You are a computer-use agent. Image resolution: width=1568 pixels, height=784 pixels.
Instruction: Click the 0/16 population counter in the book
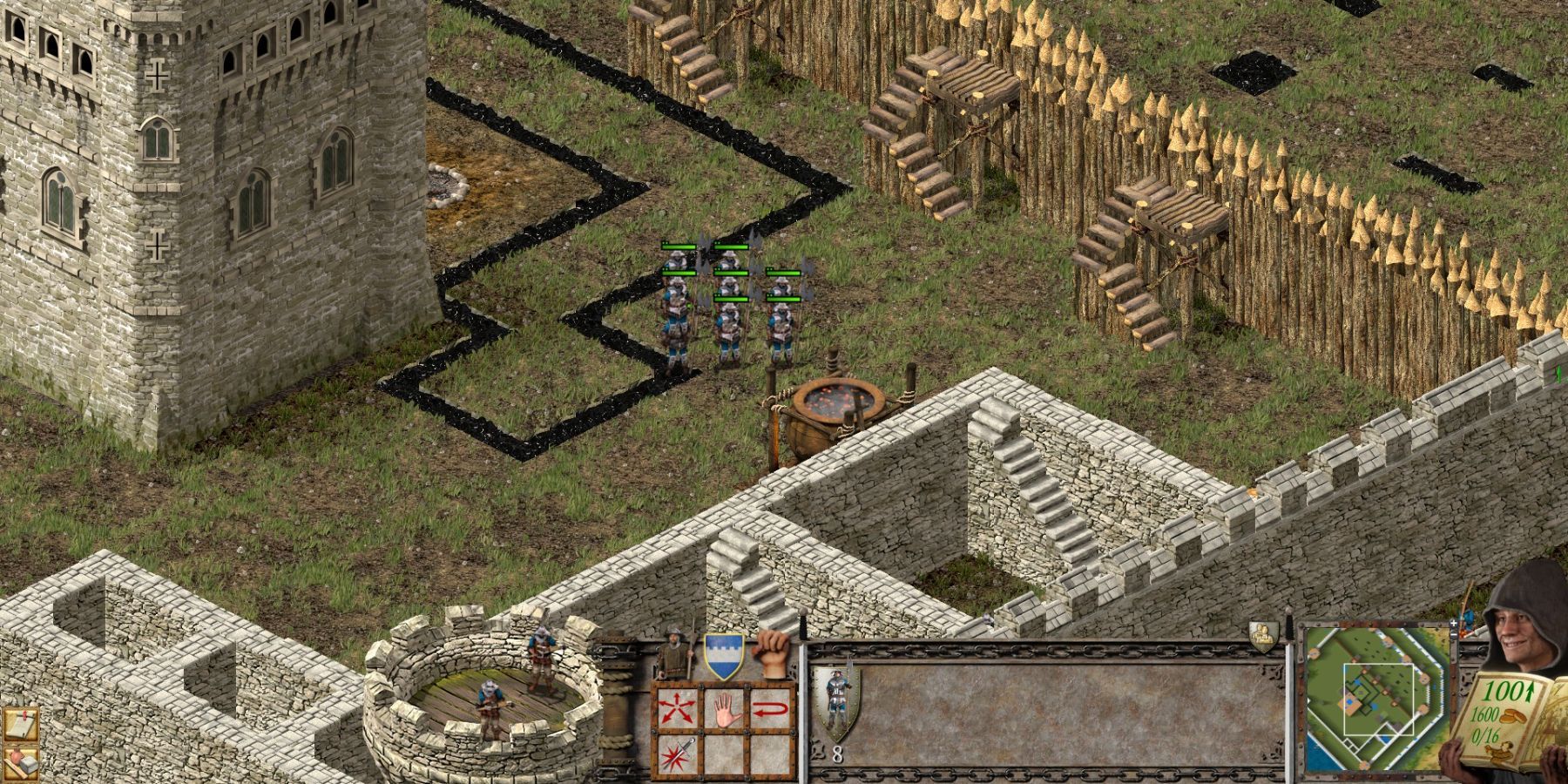point(1485,733)
